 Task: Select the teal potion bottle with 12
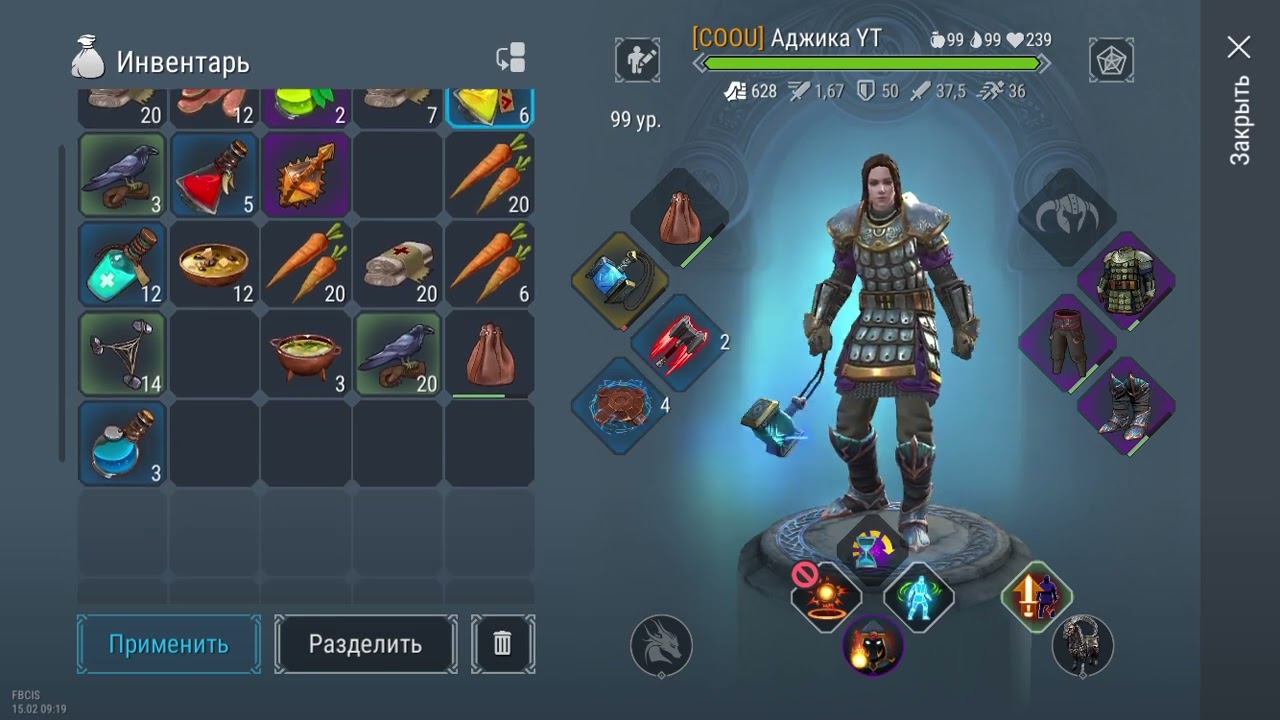pos(122,265)
